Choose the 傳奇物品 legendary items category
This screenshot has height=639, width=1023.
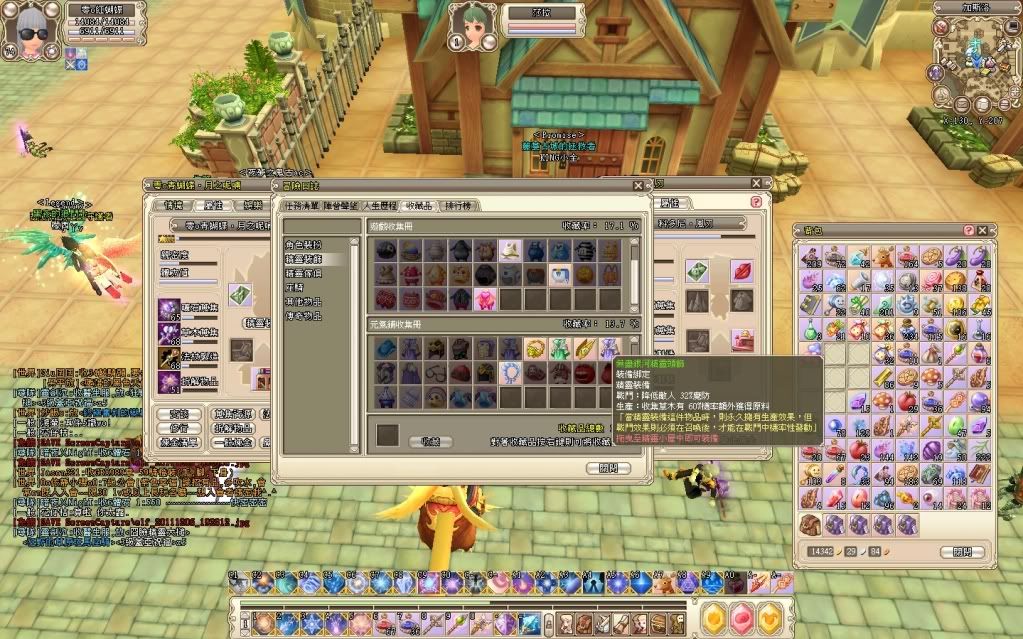(x=302, y=316)
